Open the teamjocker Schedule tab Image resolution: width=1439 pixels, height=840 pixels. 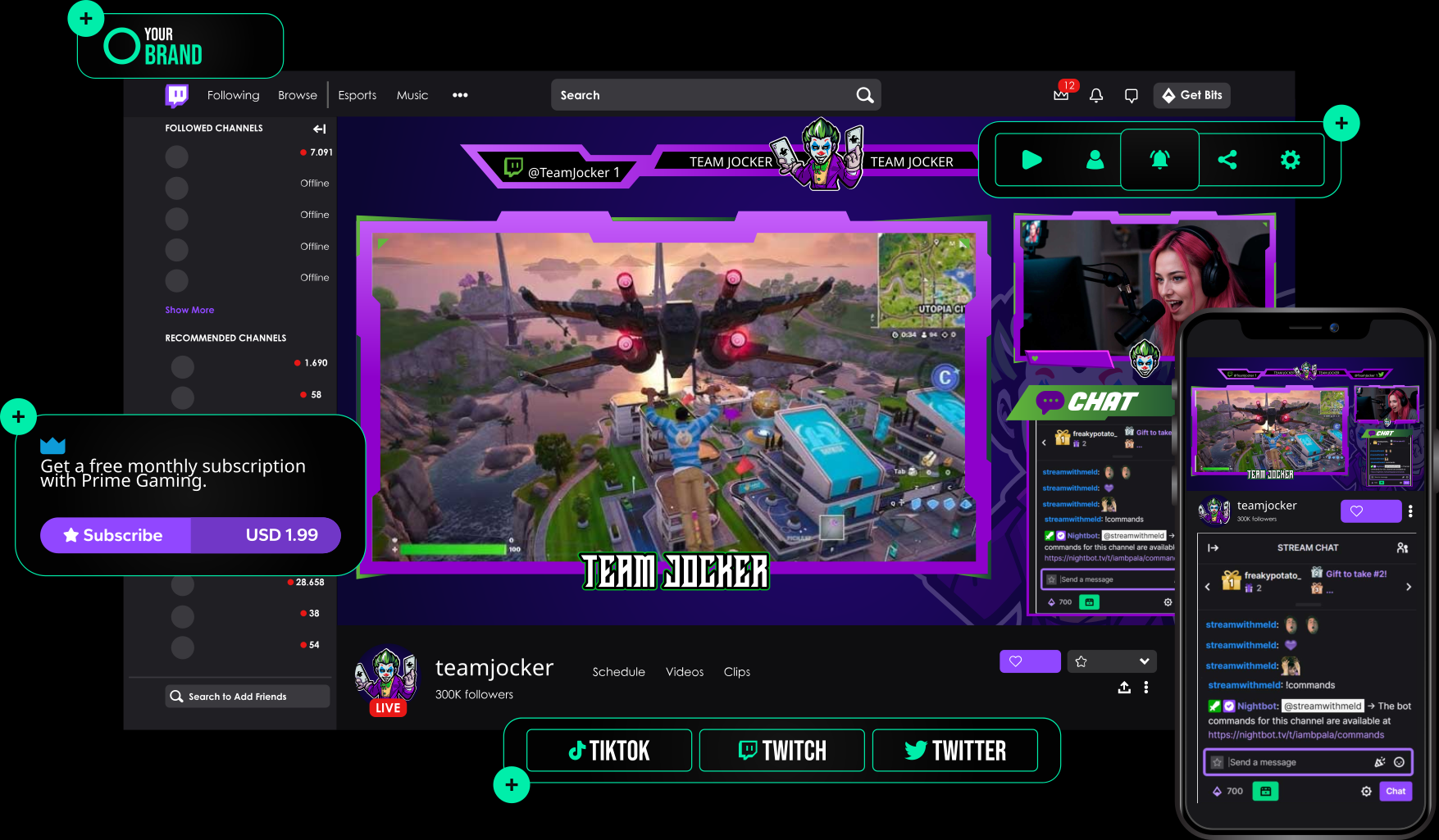point(618,672)
